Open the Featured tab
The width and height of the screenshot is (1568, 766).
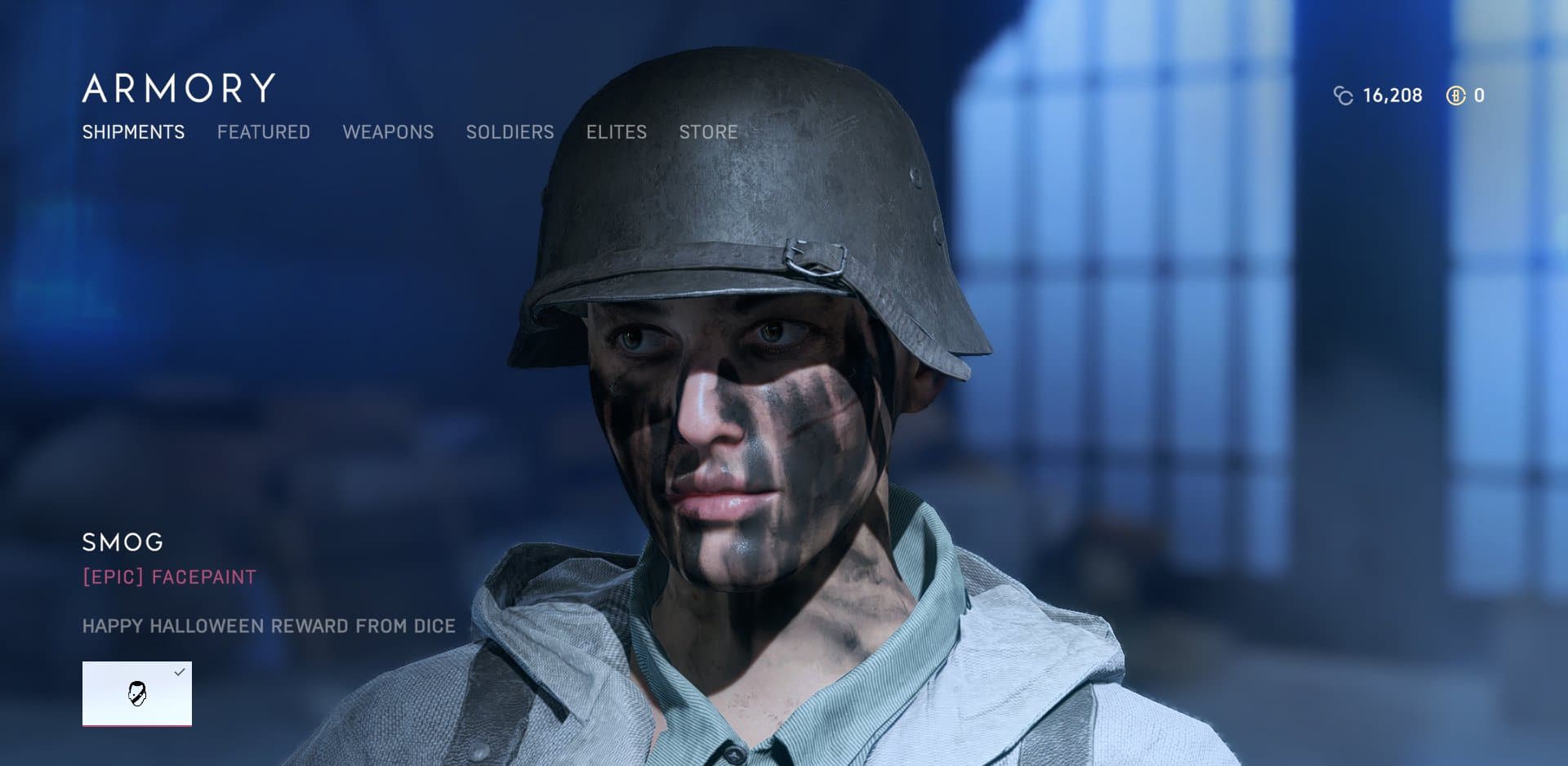point(263,132)
